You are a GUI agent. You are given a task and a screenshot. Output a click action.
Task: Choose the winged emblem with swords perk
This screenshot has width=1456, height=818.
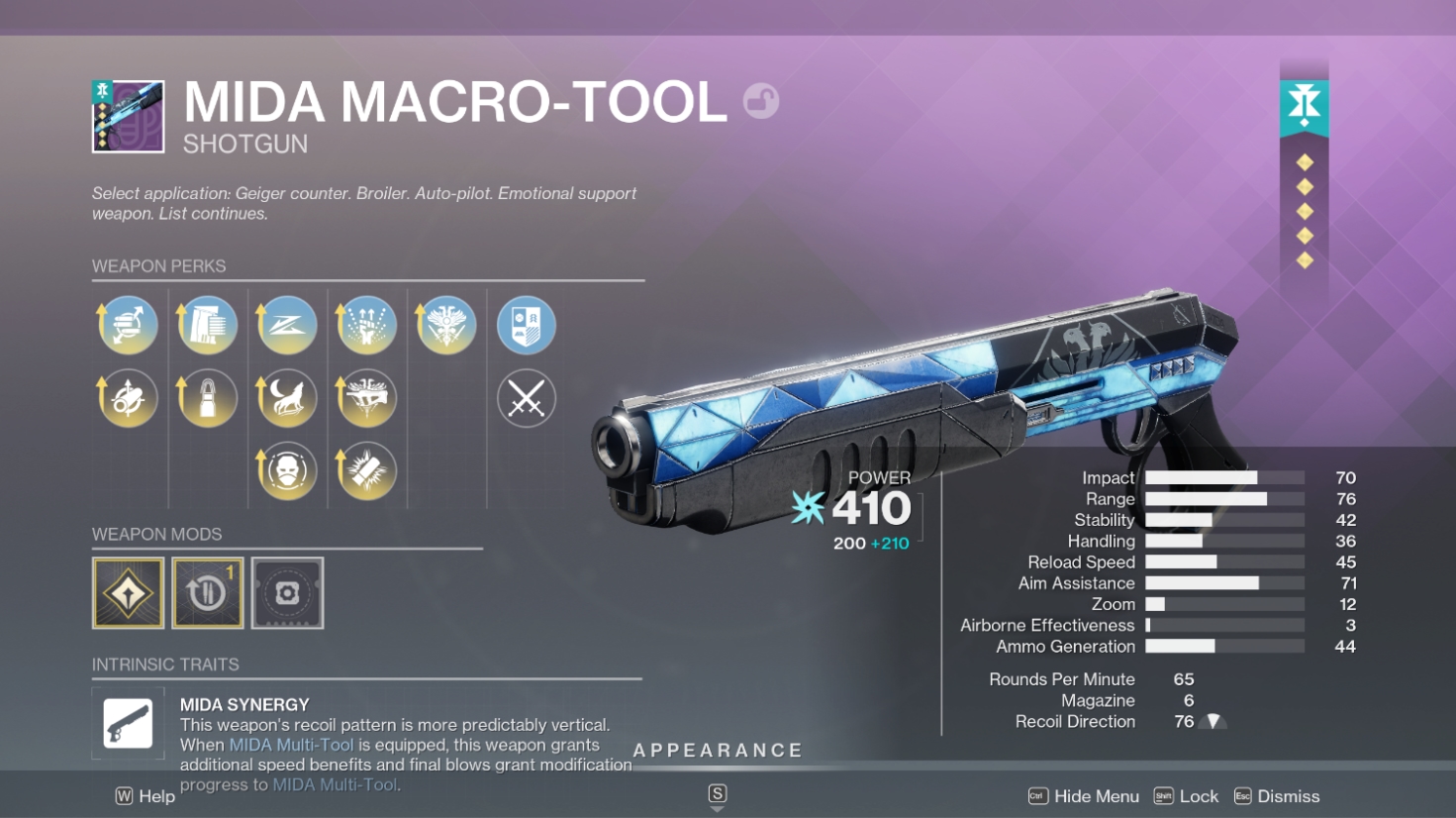tap(446, 325)
